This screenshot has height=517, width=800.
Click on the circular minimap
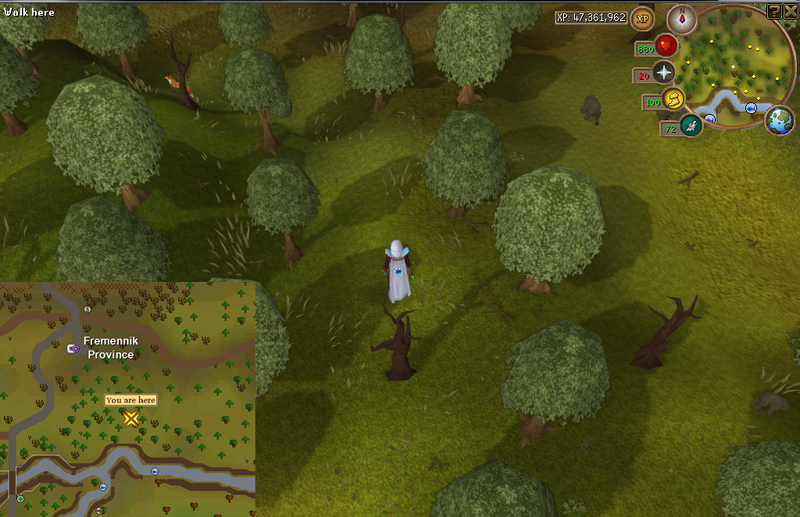pos(736,67)
